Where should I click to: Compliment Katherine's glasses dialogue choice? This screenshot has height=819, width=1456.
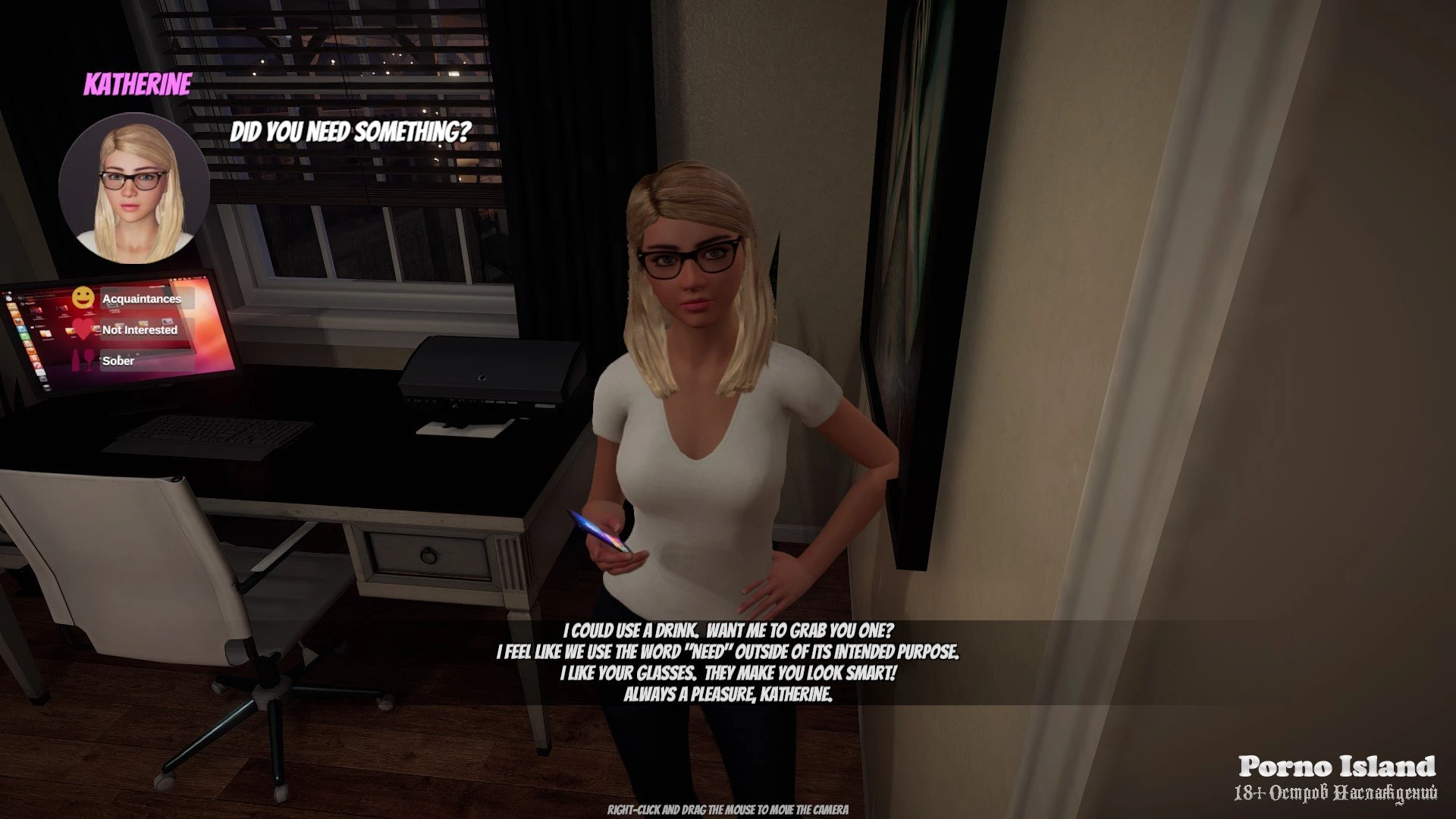click(x=728, y=673)
